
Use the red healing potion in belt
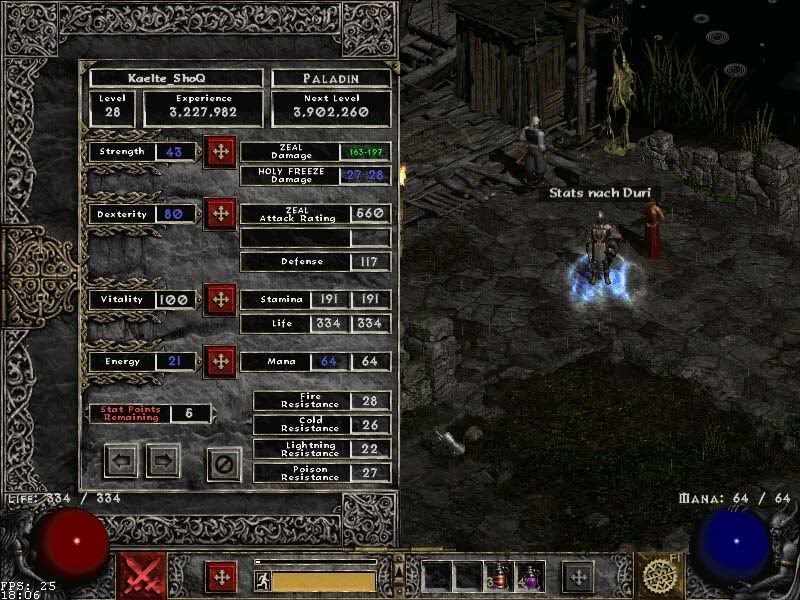click(498, 576)
